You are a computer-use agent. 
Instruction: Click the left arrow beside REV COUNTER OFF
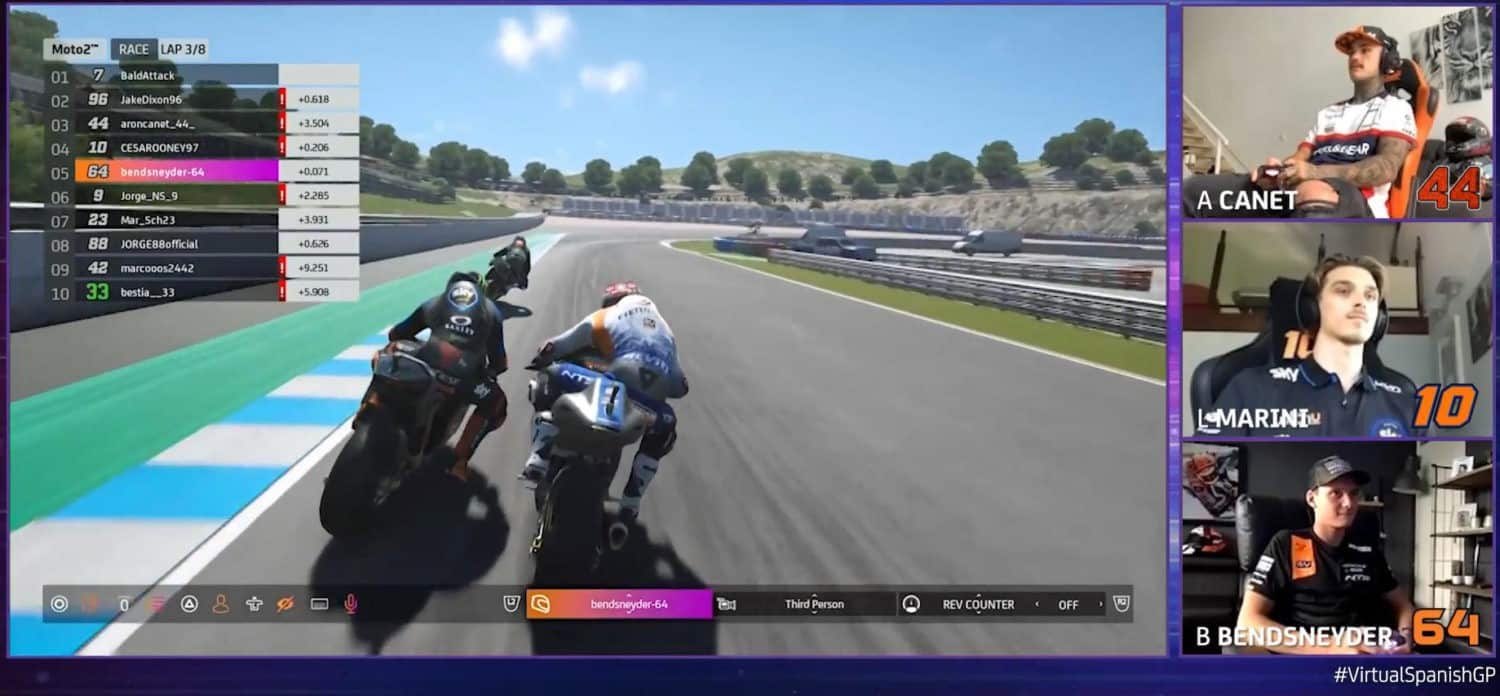point(1037,604)
